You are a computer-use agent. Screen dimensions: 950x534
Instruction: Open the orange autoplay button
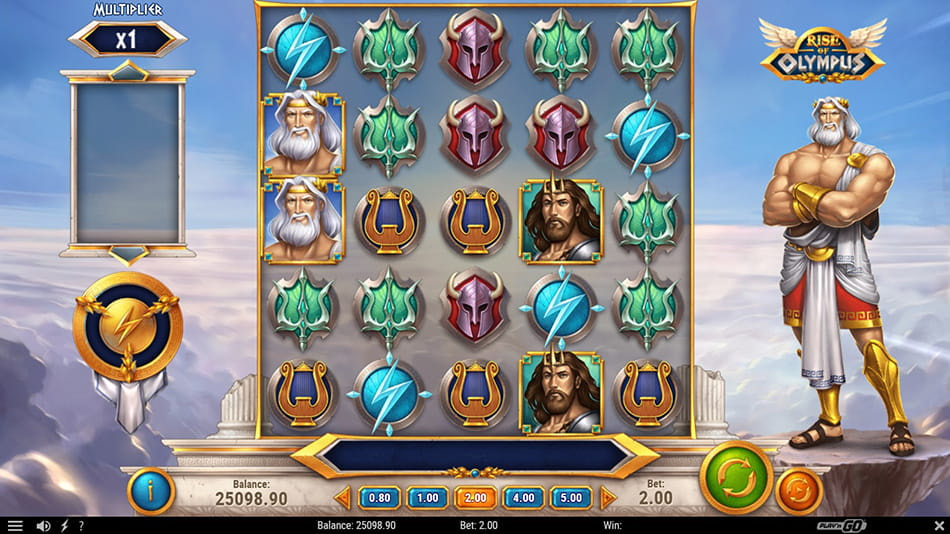coord(799,491)
